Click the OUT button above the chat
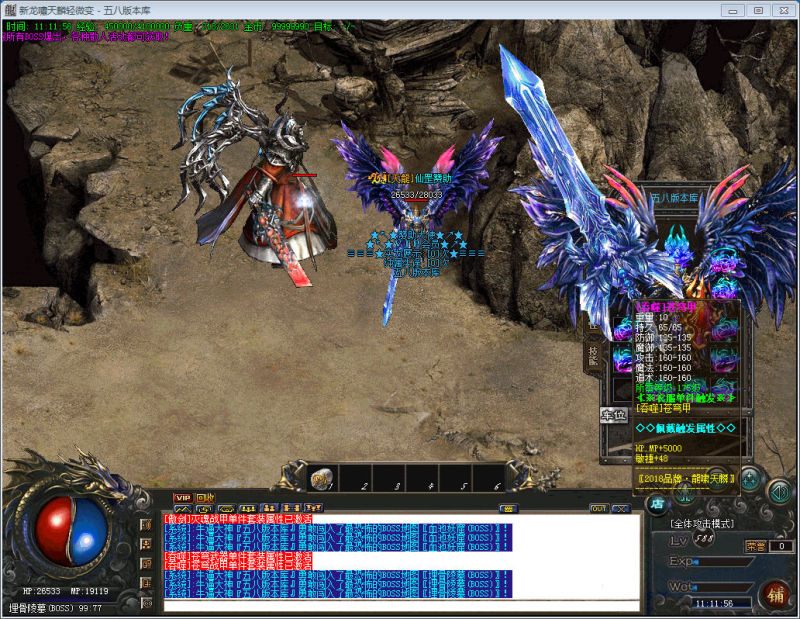800x619 pixels. tap(598, 509)
